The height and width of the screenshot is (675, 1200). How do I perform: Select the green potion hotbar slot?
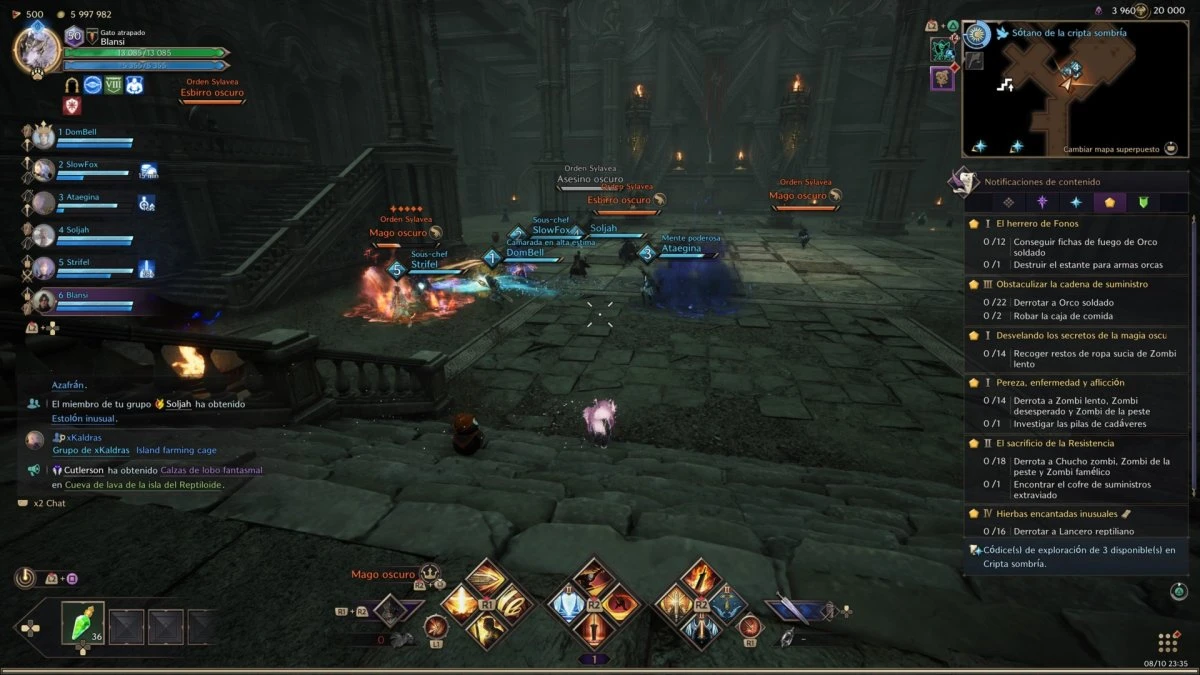(83, 623)
